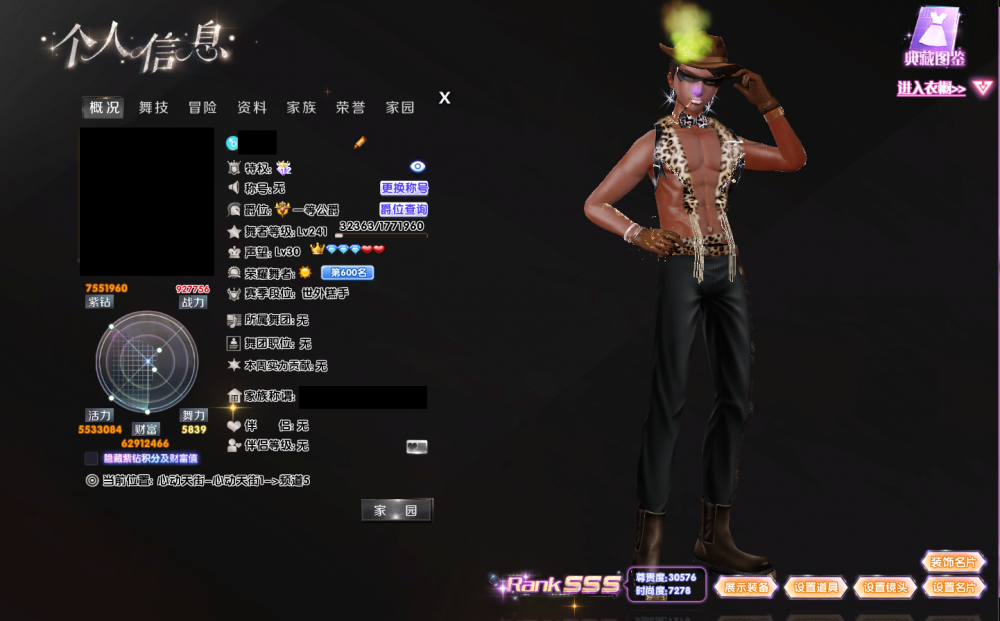Switch to the 舞技 tab
Viewport: 1000px width, 621px height.
click(154, 108)
